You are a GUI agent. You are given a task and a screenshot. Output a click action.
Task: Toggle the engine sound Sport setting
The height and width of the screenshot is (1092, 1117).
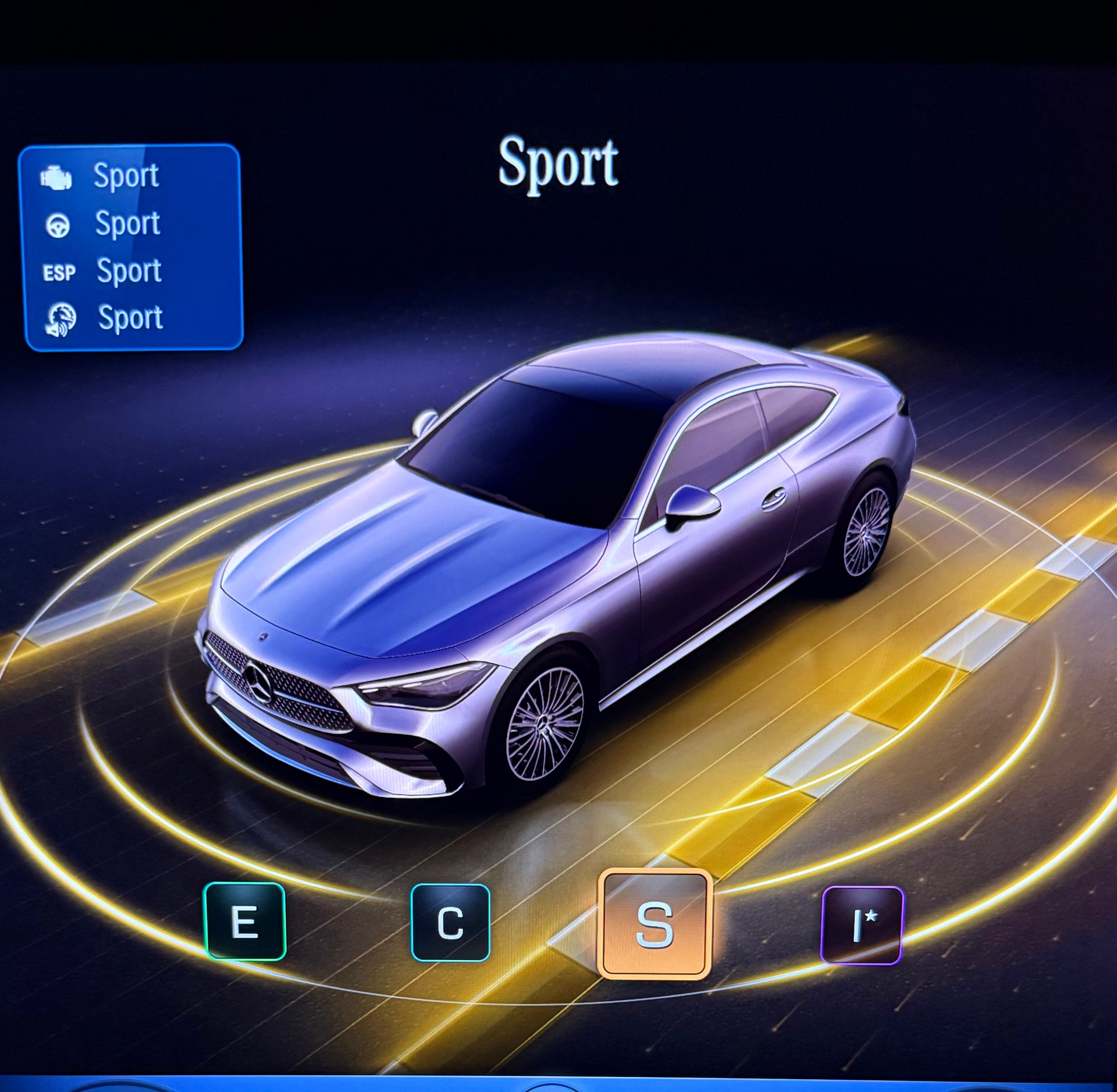[129, 318]
